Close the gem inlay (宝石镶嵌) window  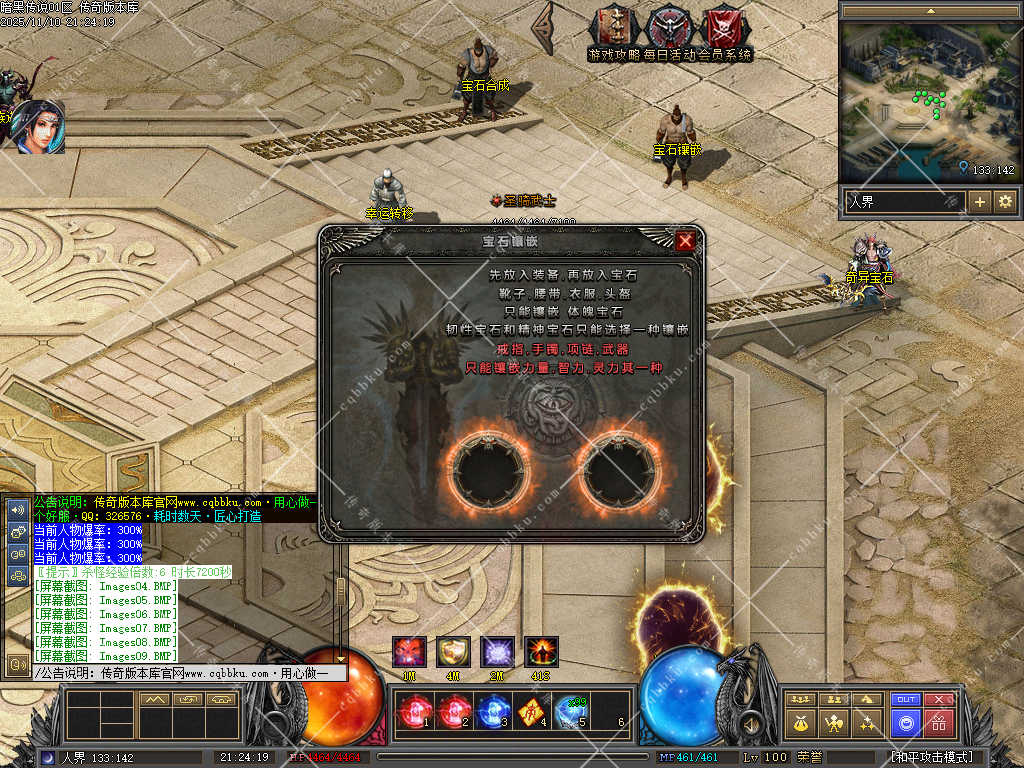tap(685, 241)
